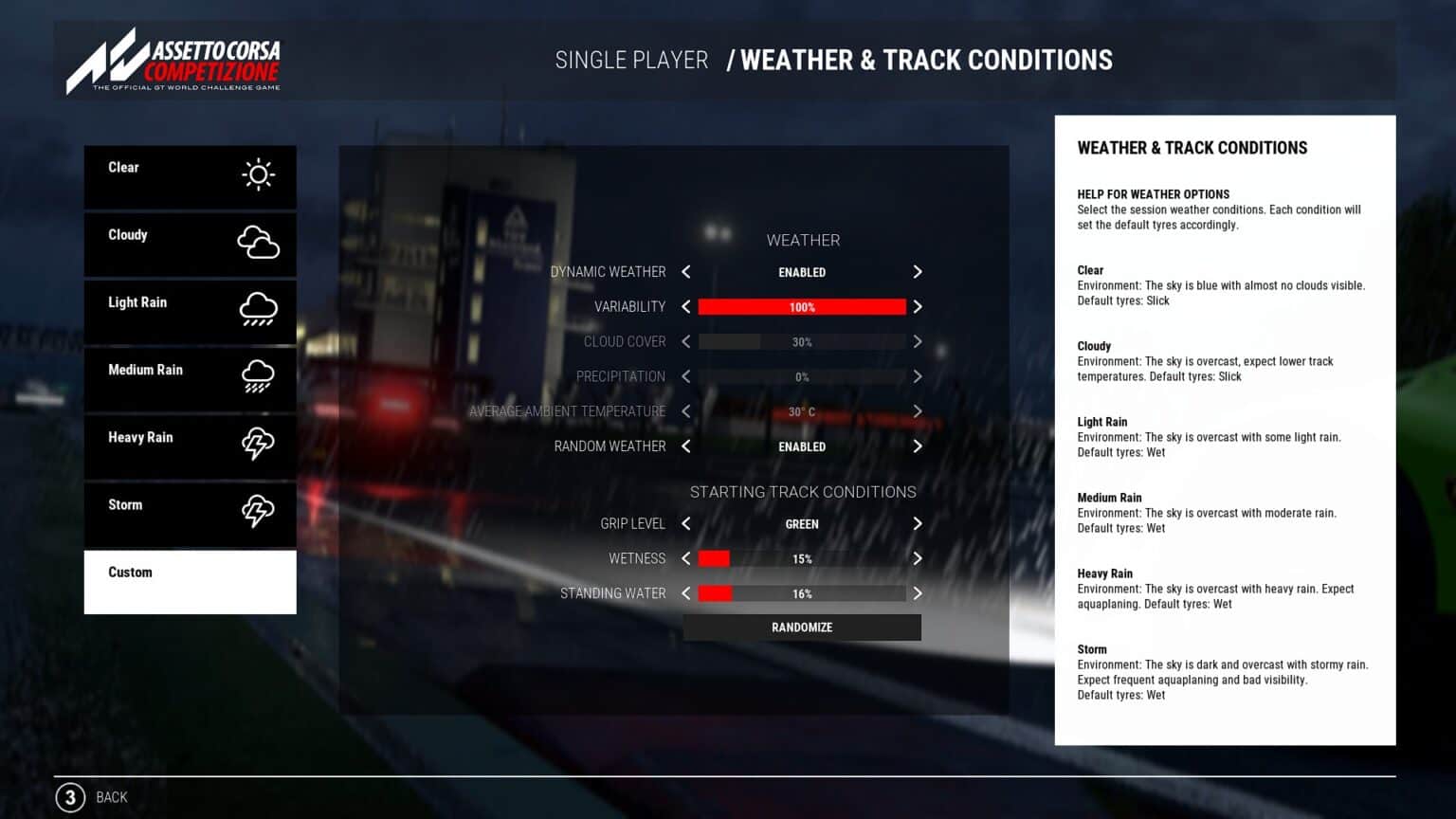
Task: Adjust the Variability slider
Action: point(802,306)
